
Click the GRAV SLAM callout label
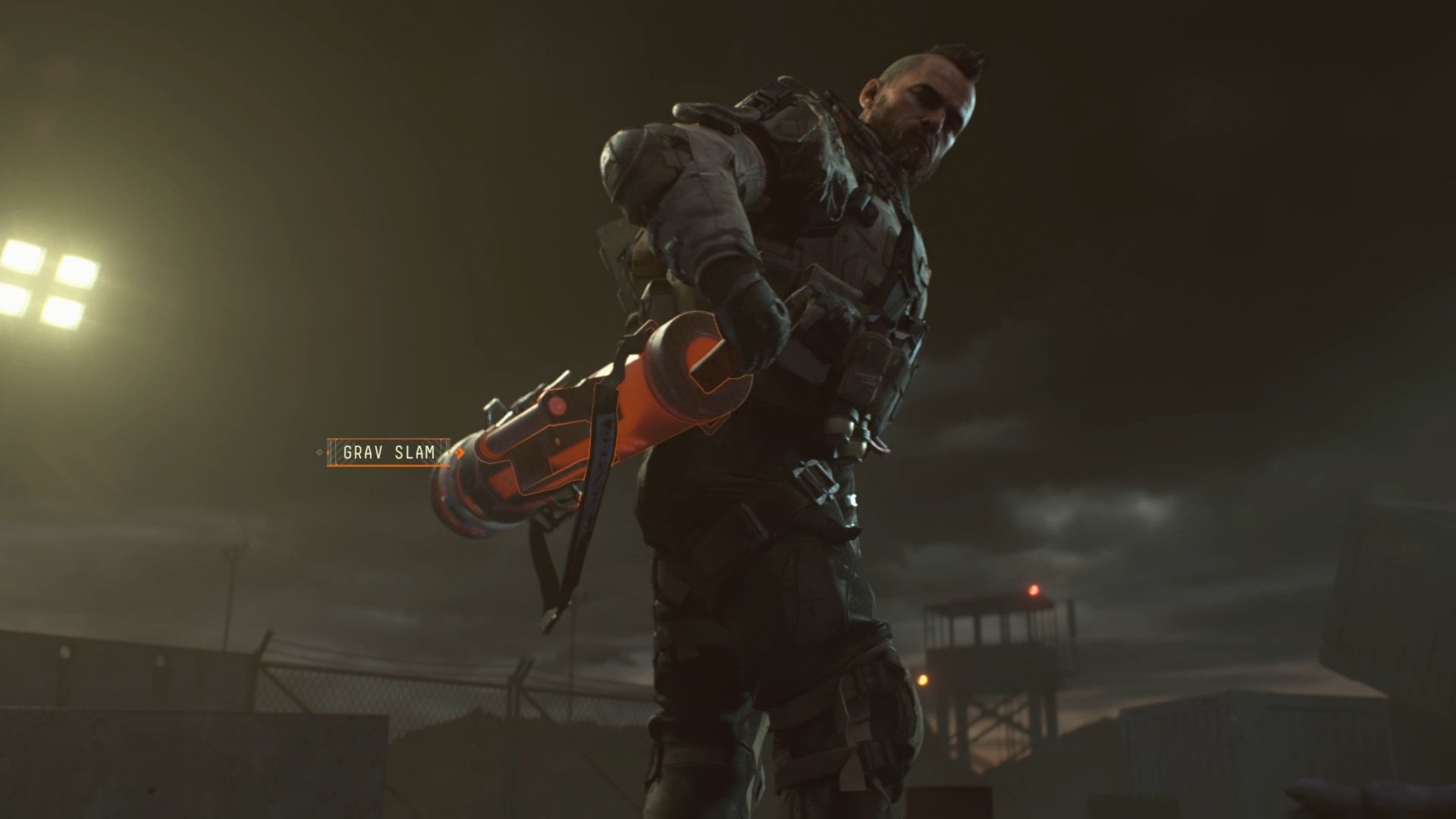[389, 453]
